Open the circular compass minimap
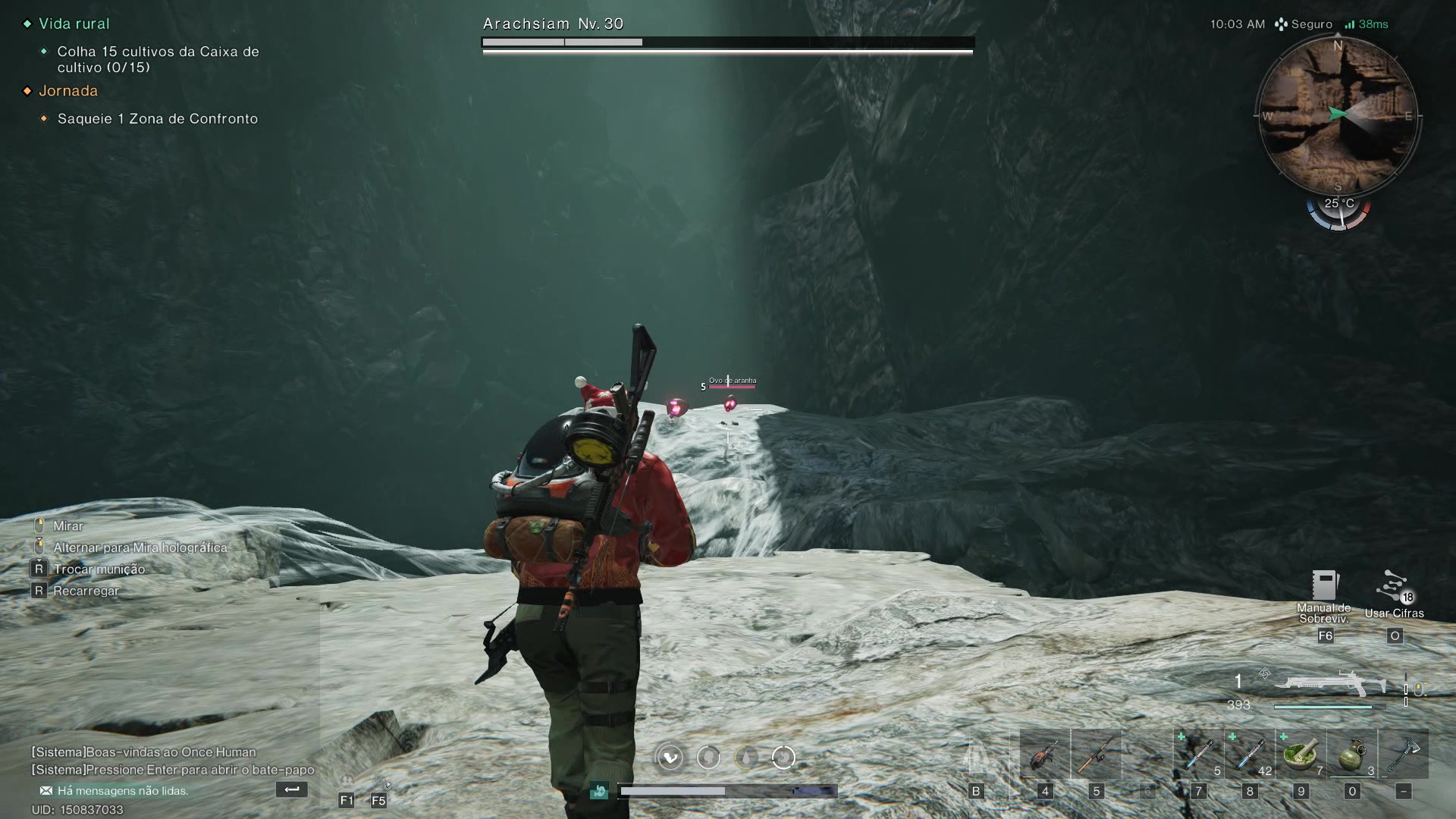1456x819 pixels. [x=1338, y=115]
